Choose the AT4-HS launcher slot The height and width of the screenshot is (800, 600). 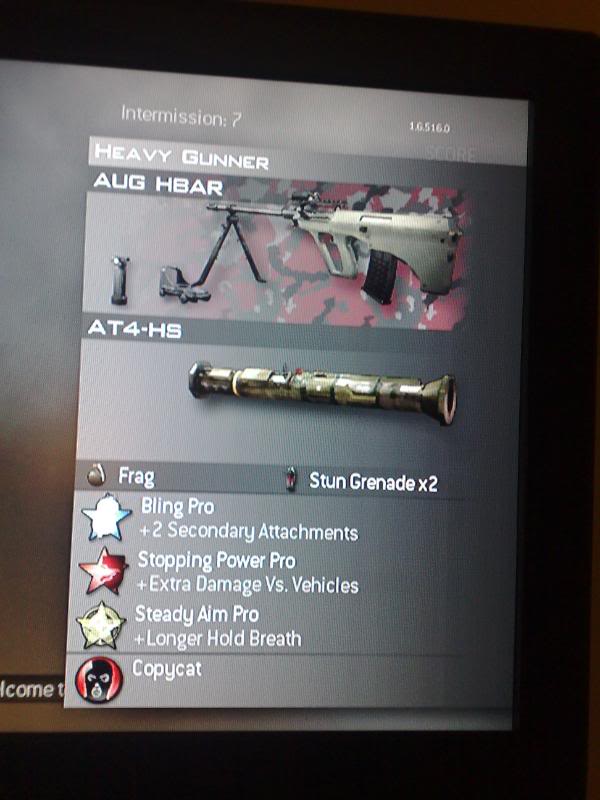(322, 385)
